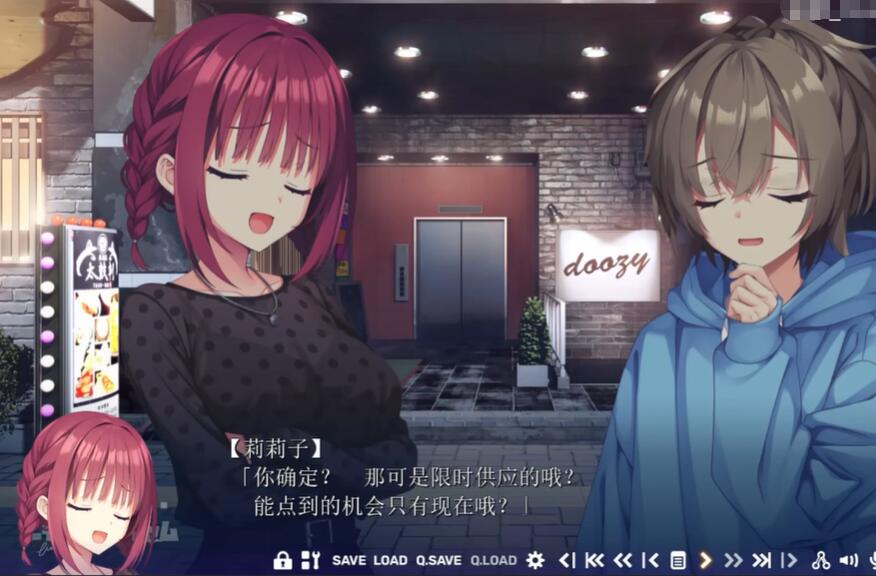This screenshot has width=876, height=576.
Task: Enable fast-forward skip with double right arrows
Action: tap(733, 560)
